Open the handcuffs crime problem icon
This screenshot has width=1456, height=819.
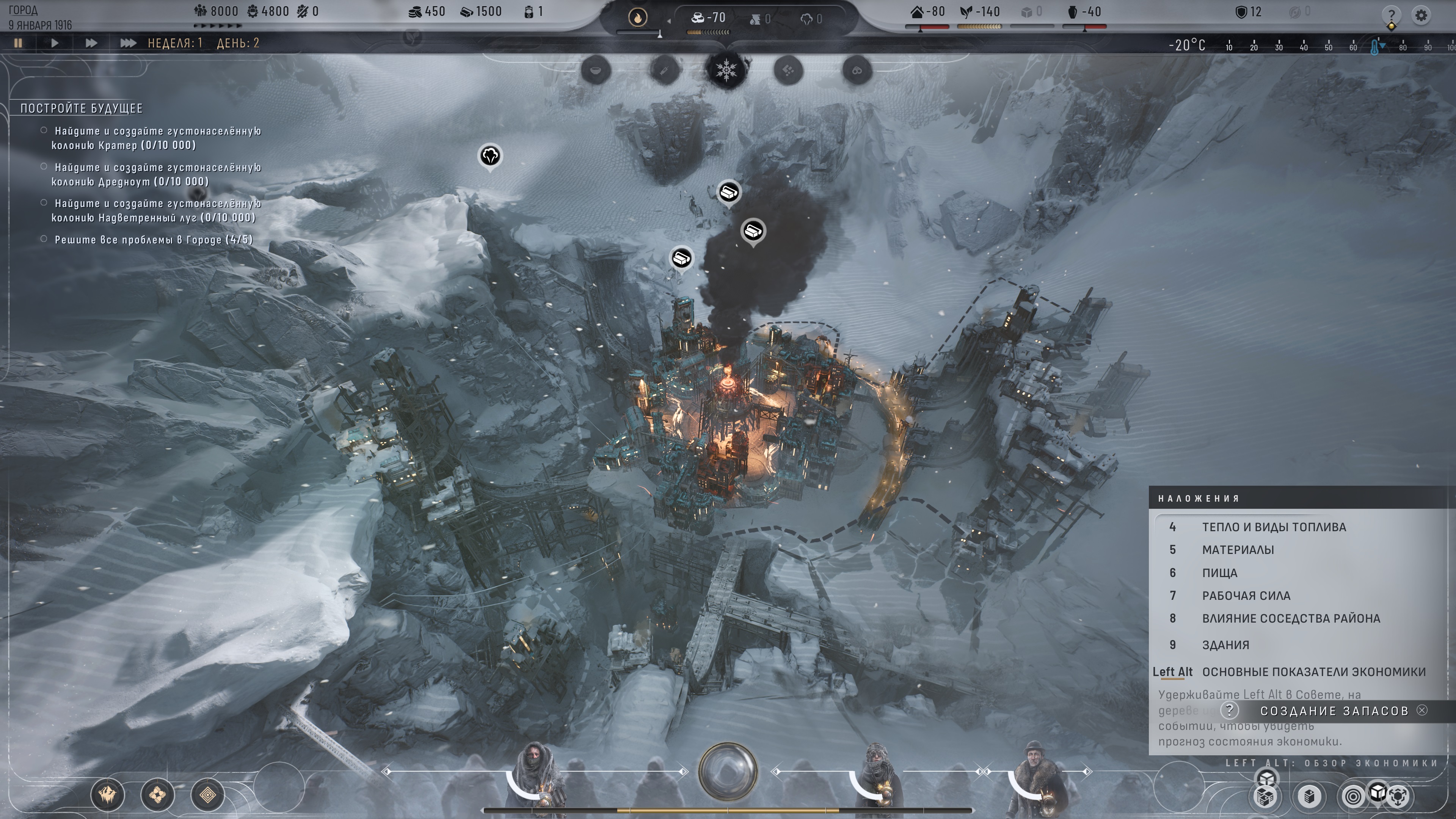[x=857, y=71]
